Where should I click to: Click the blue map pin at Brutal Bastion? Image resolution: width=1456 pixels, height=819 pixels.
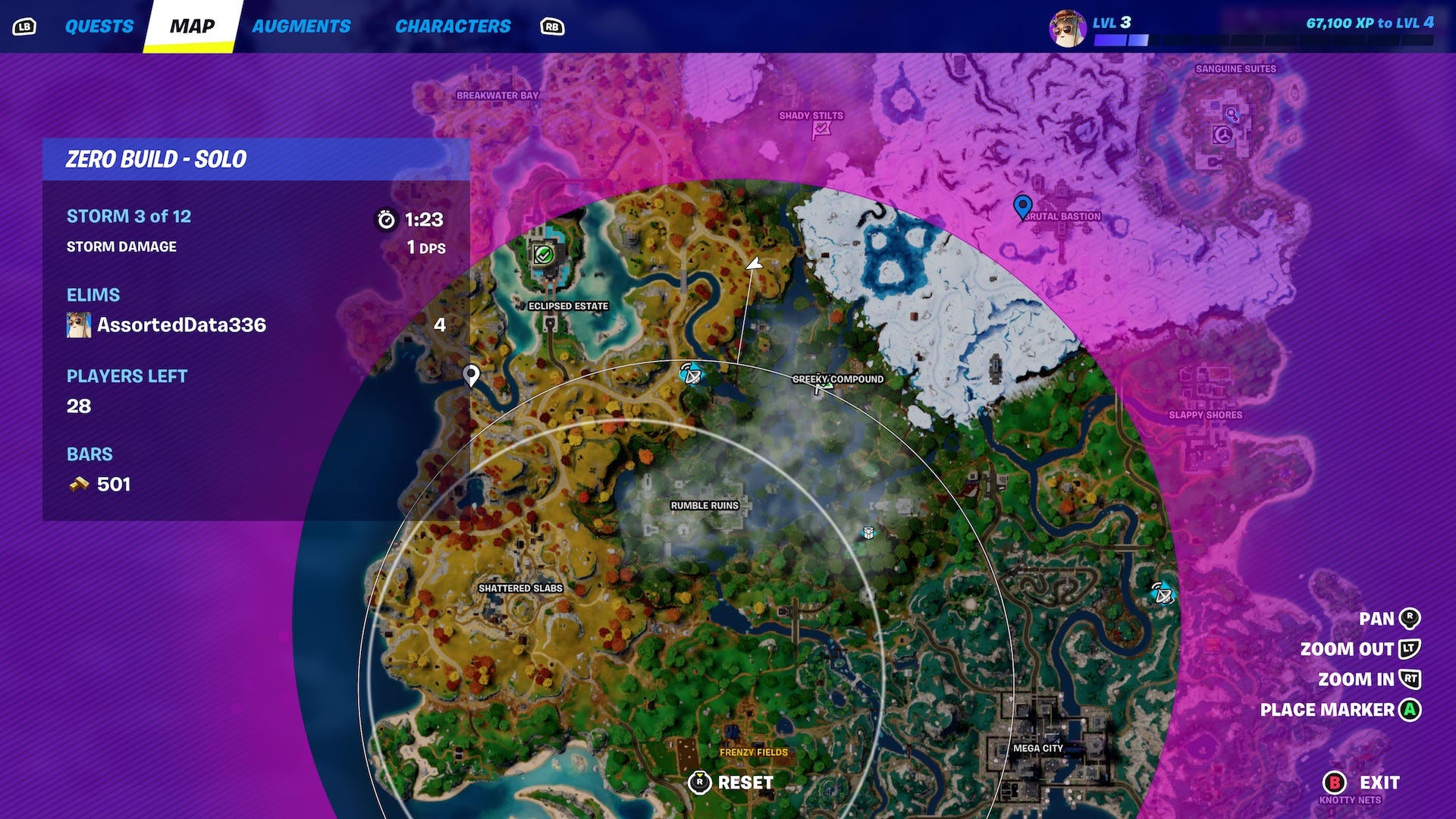[1022, 205]
